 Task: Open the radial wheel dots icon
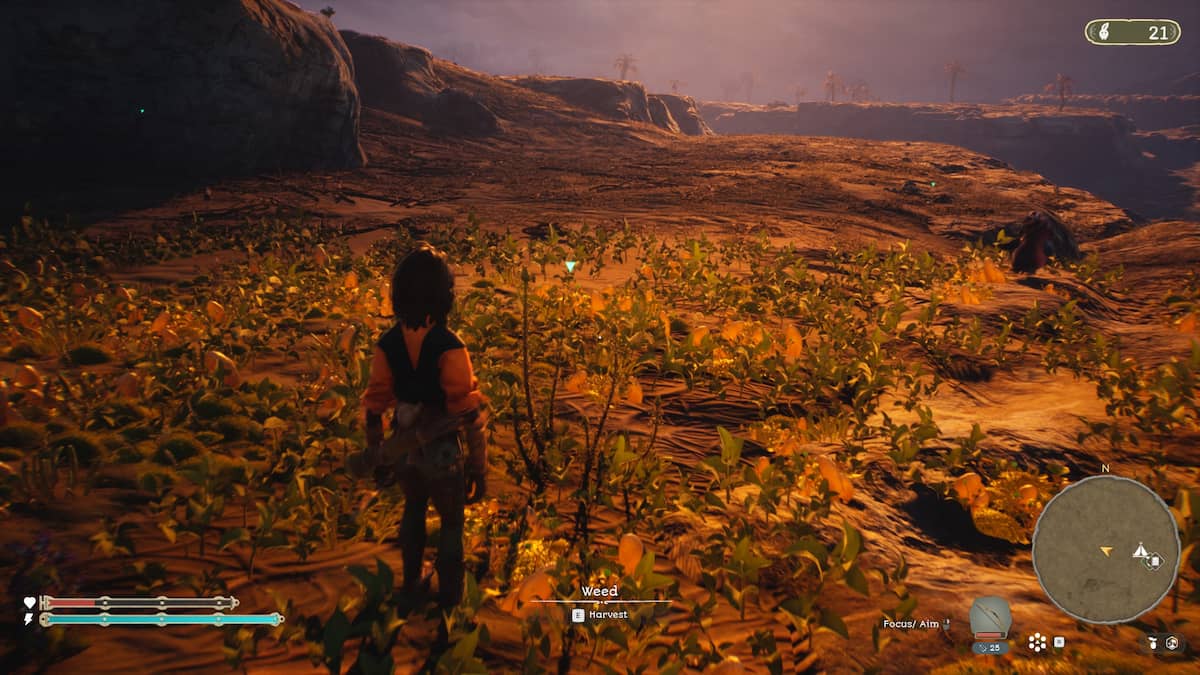1037,642
